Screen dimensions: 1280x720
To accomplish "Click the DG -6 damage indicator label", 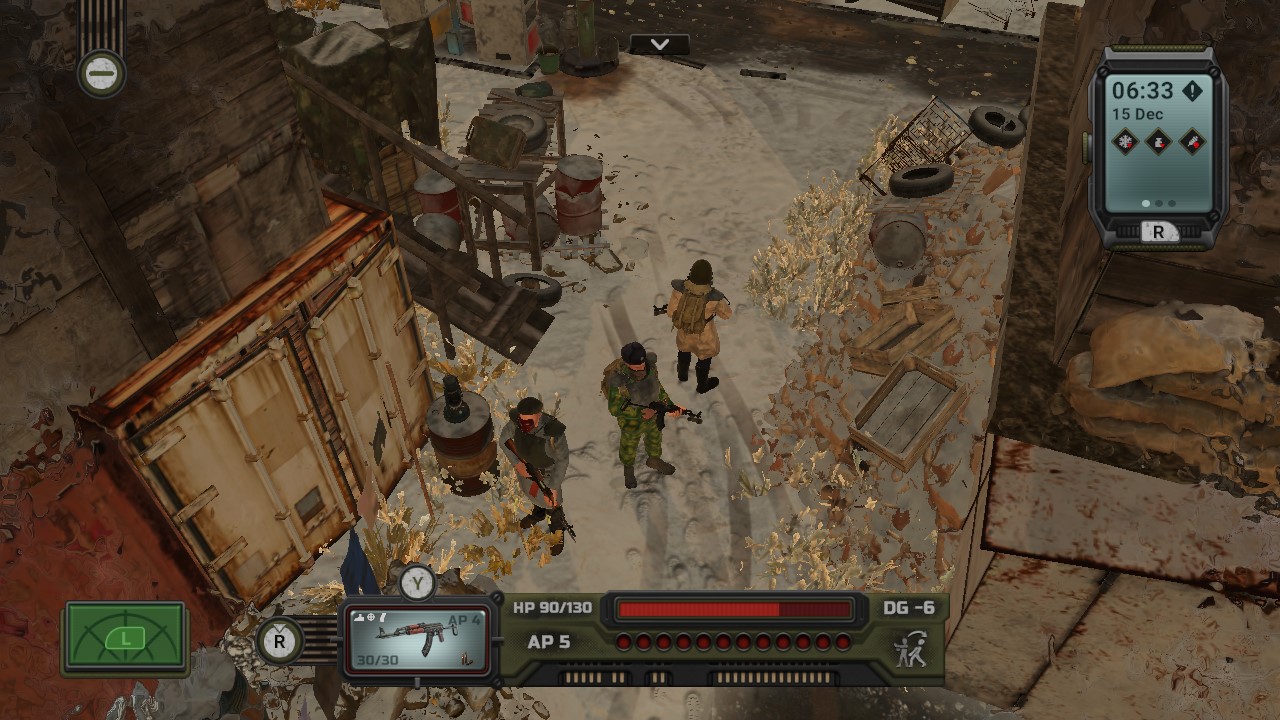I will [x=911, y=607].
